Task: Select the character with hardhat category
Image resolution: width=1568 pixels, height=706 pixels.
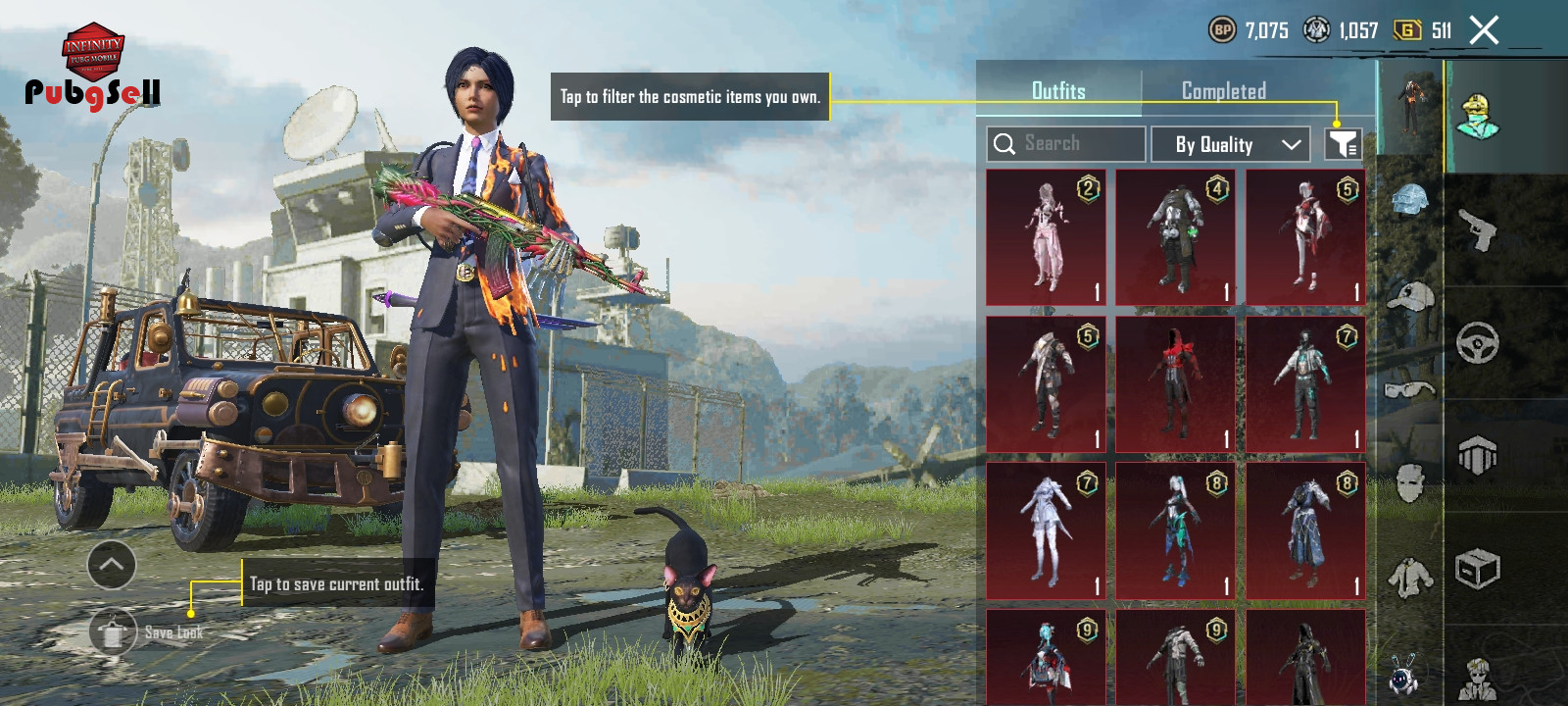Action: point(1478,118)
